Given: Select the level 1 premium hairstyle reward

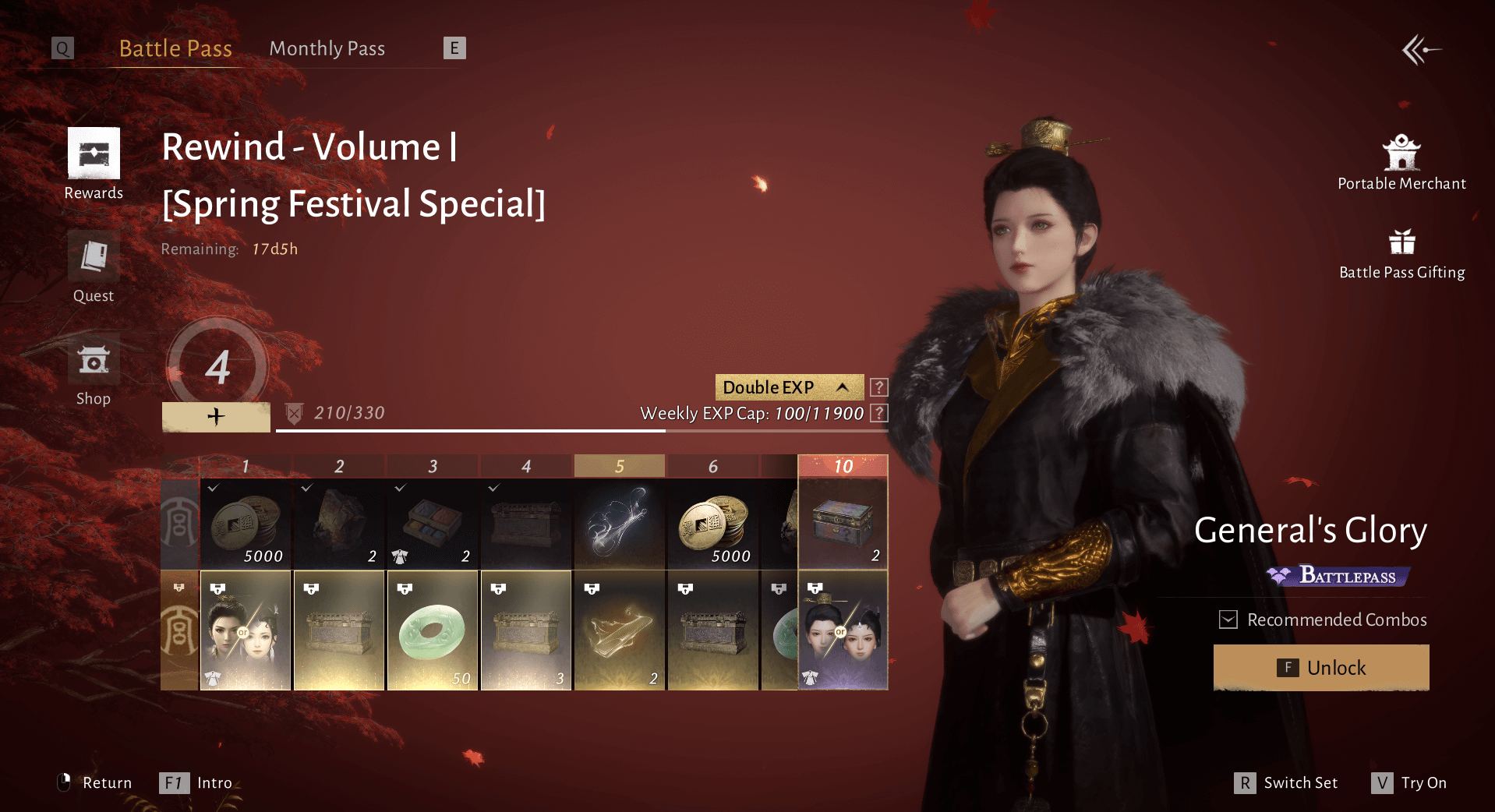Looking at the screenshot, I should (x=246, y=630).
